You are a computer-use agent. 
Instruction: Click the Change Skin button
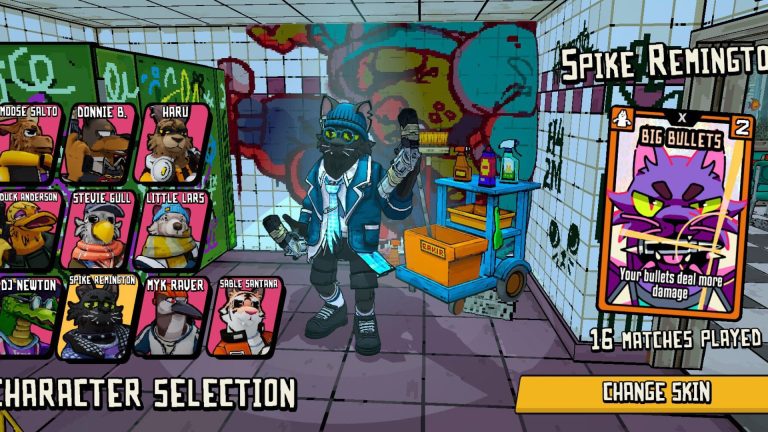point(655,392)
